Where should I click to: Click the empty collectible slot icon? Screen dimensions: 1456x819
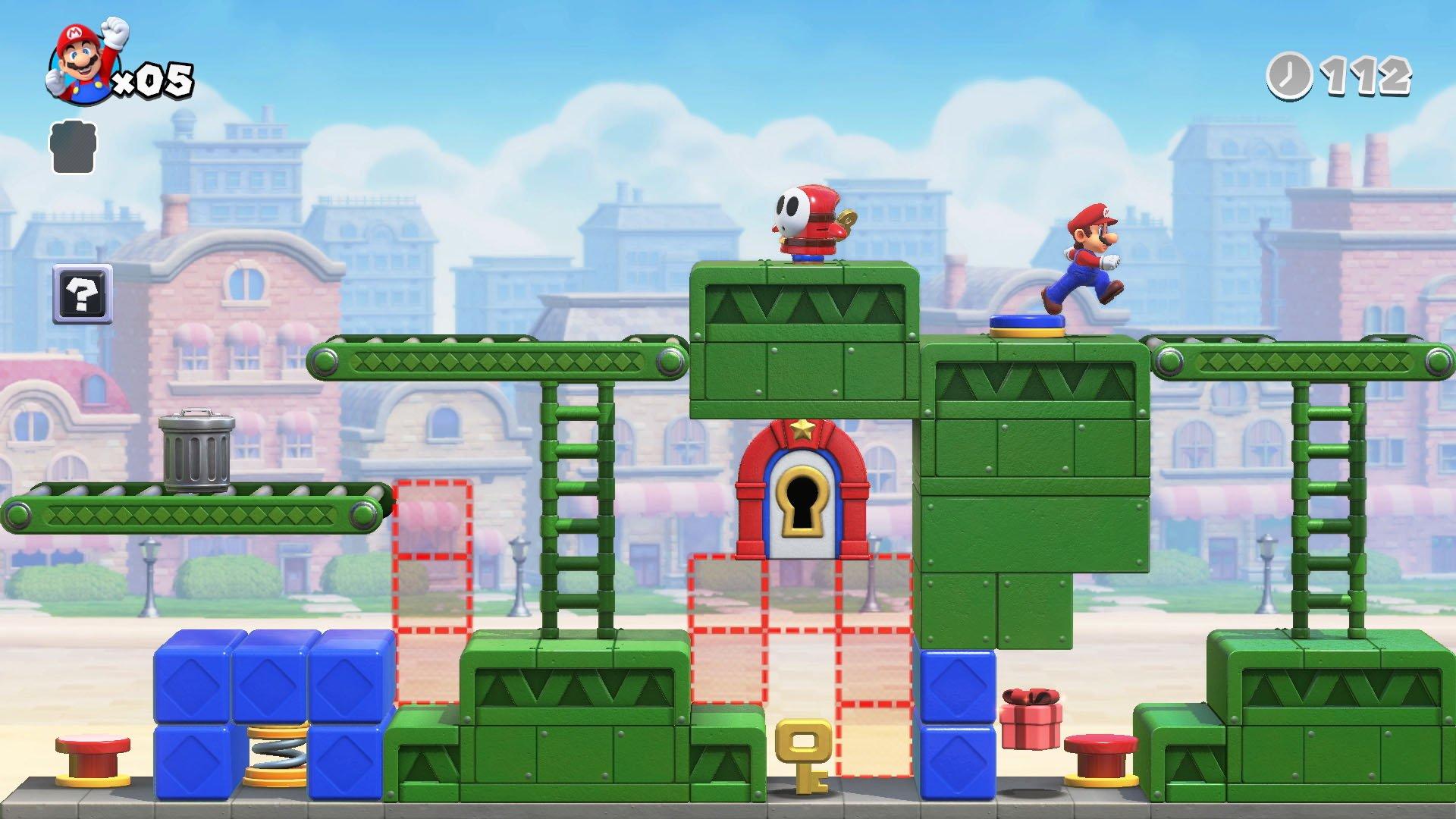pos(72,148)
